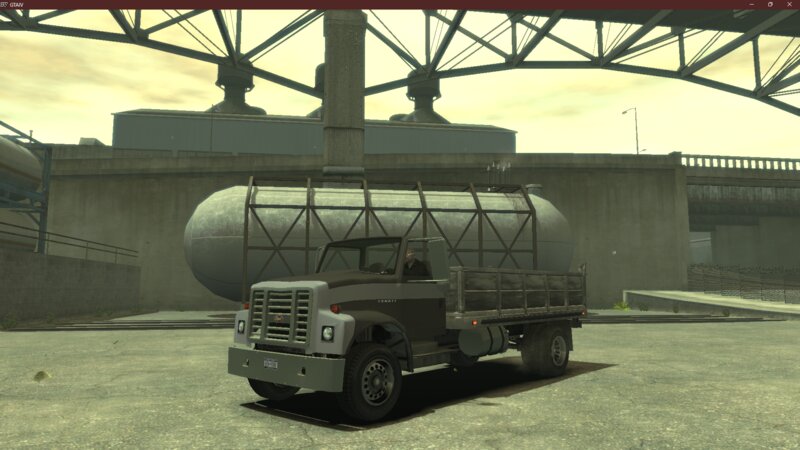Close the GTAIV game window
The width and height of the screenshot is (800, 450).
[x=789, y=4]
